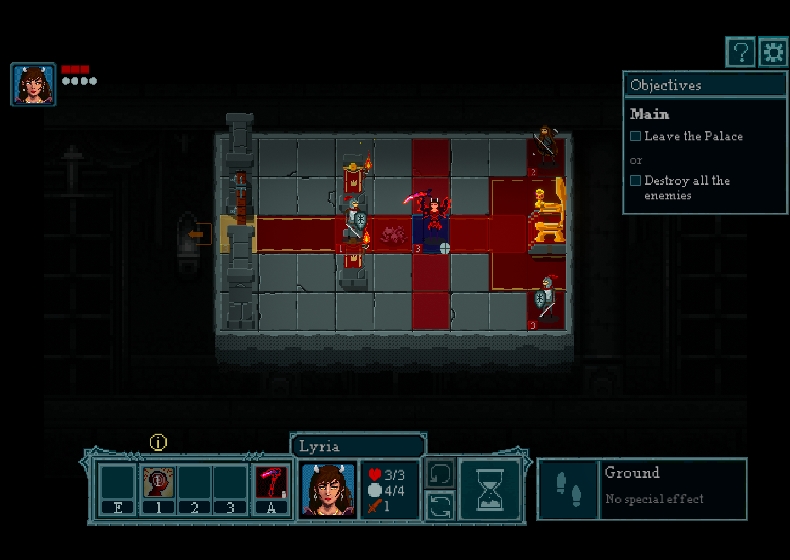Click Lyria's portrait in the bottom panel
The image size is (790, 560).
pos(328,489)
